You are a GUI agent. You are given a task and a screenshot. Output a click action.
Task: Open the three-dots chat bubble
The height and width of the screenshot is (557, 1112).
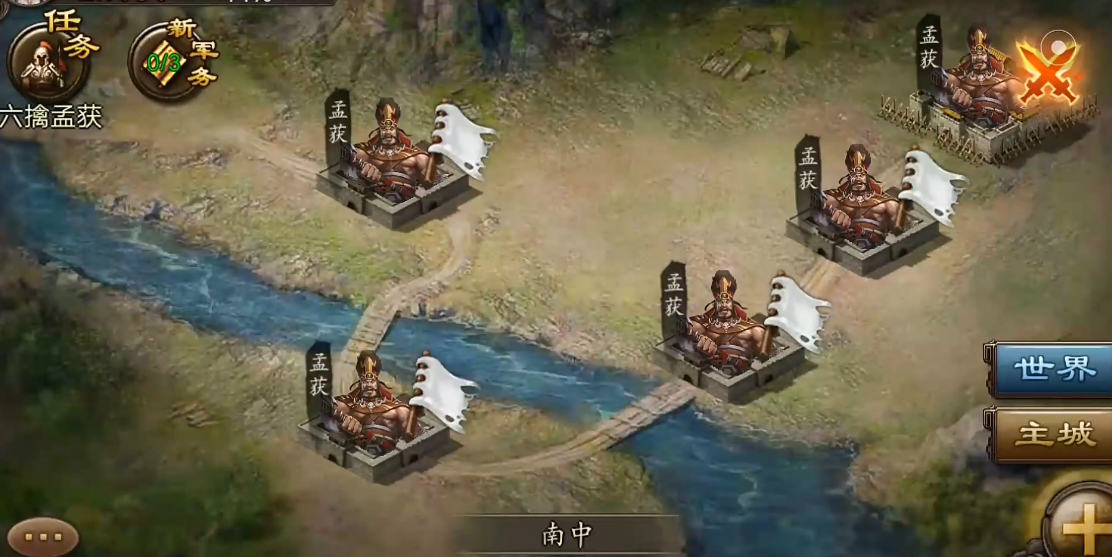pyautogui.click(x=42, y=537)
